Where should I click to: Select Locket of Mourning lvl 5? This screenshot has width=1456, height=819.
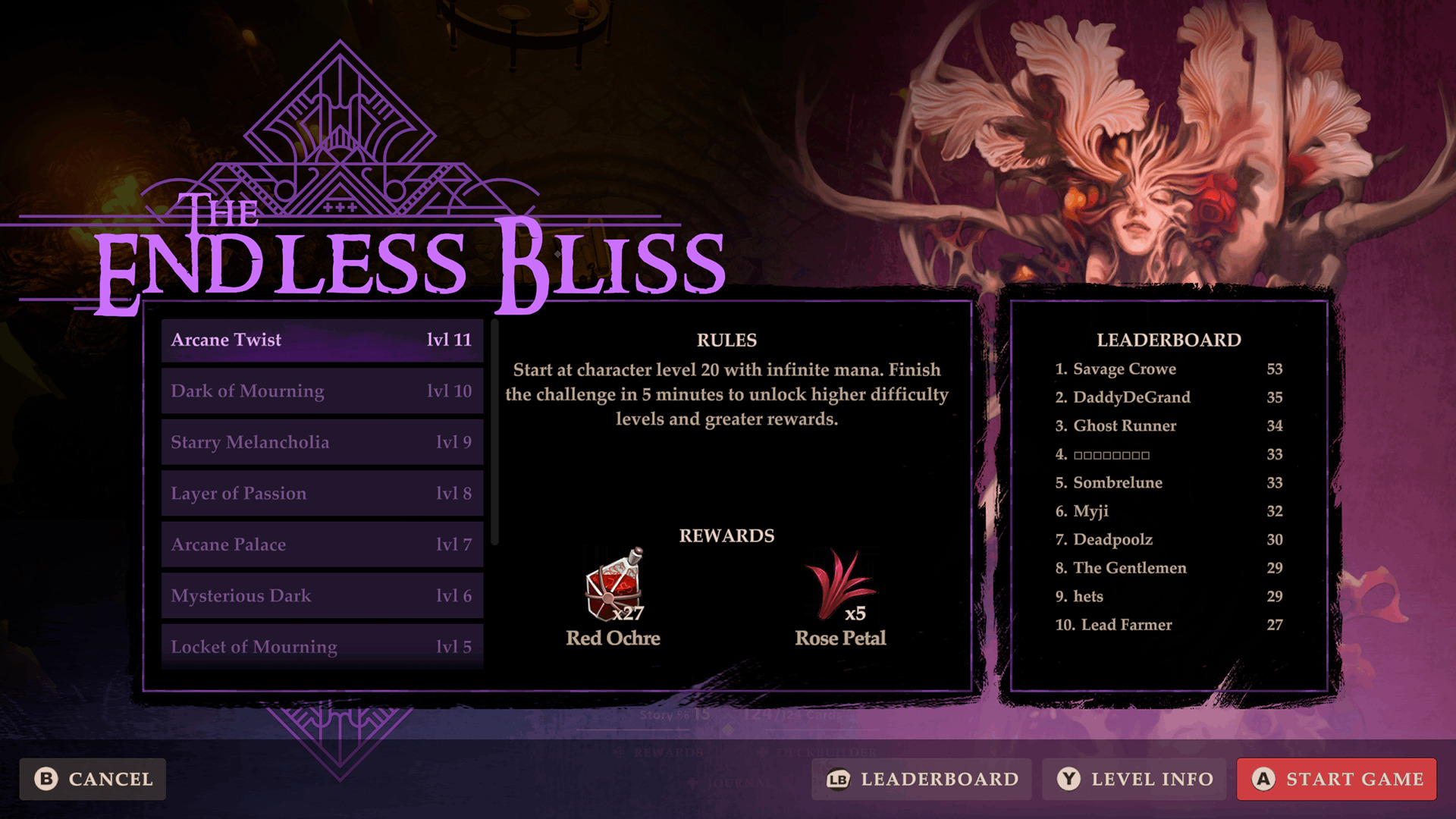point(322,647)
